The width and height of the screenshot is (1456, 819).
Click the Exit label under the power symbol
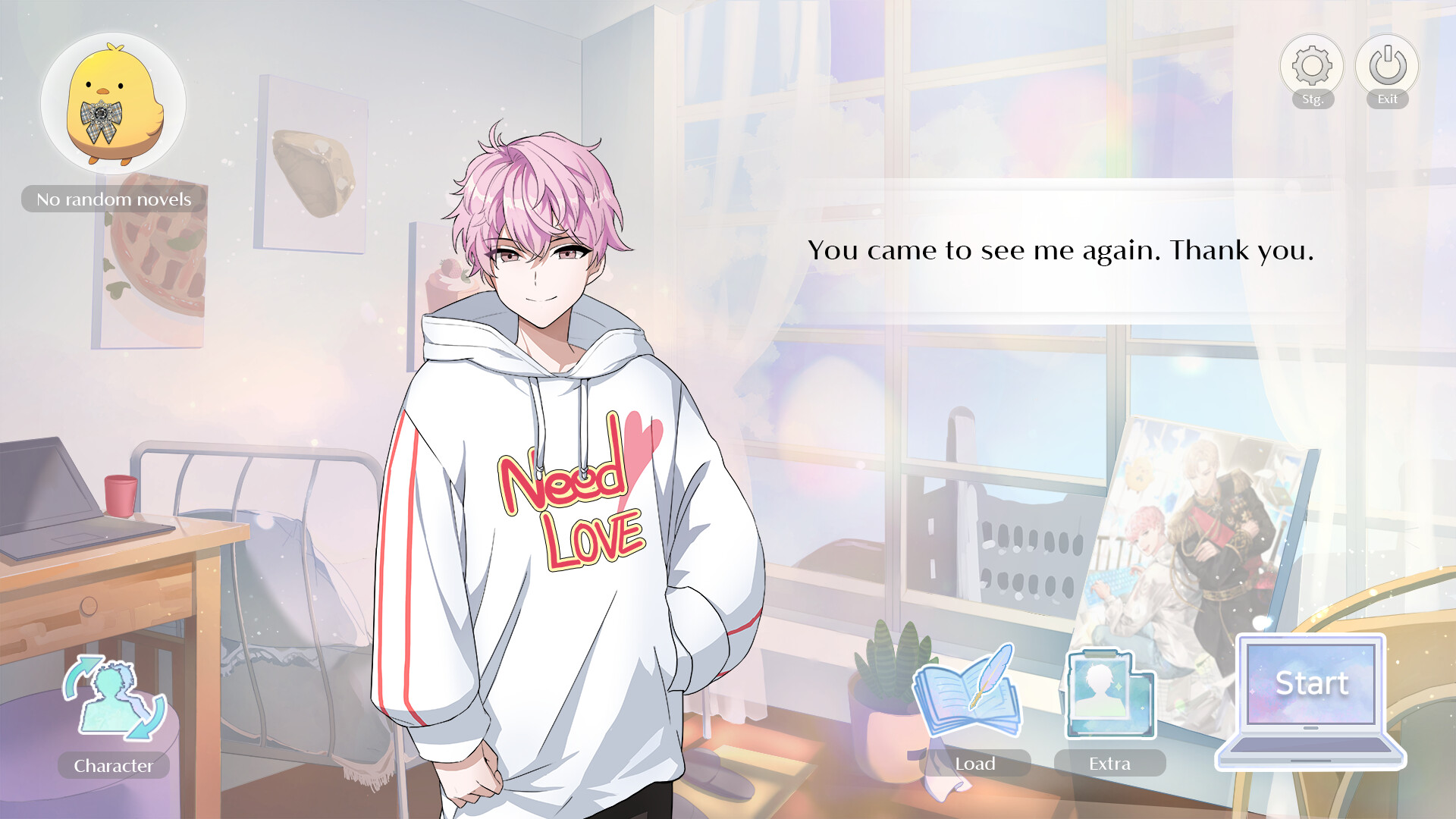(x=1387, y=97)
